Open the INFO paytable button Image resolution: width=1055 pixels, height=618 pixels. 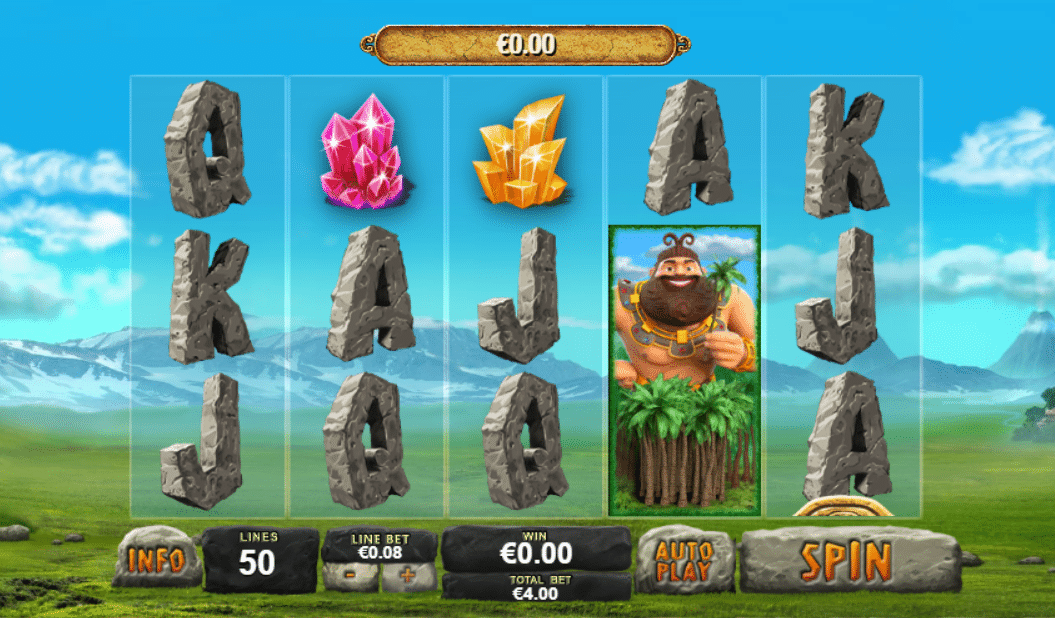tap(156, 559)
